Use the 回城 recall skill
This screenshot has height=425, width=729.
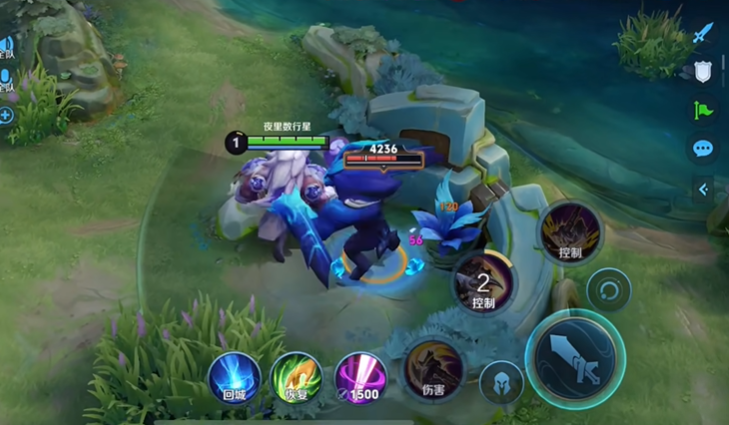click(x=233, y=378)
